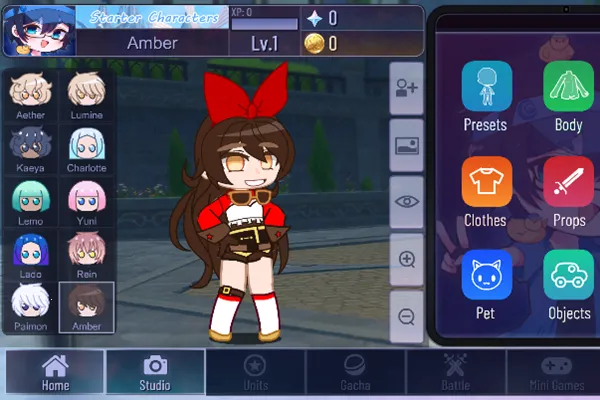
Task: Switch to the Studio tab
Action: (x=155, y=372)
